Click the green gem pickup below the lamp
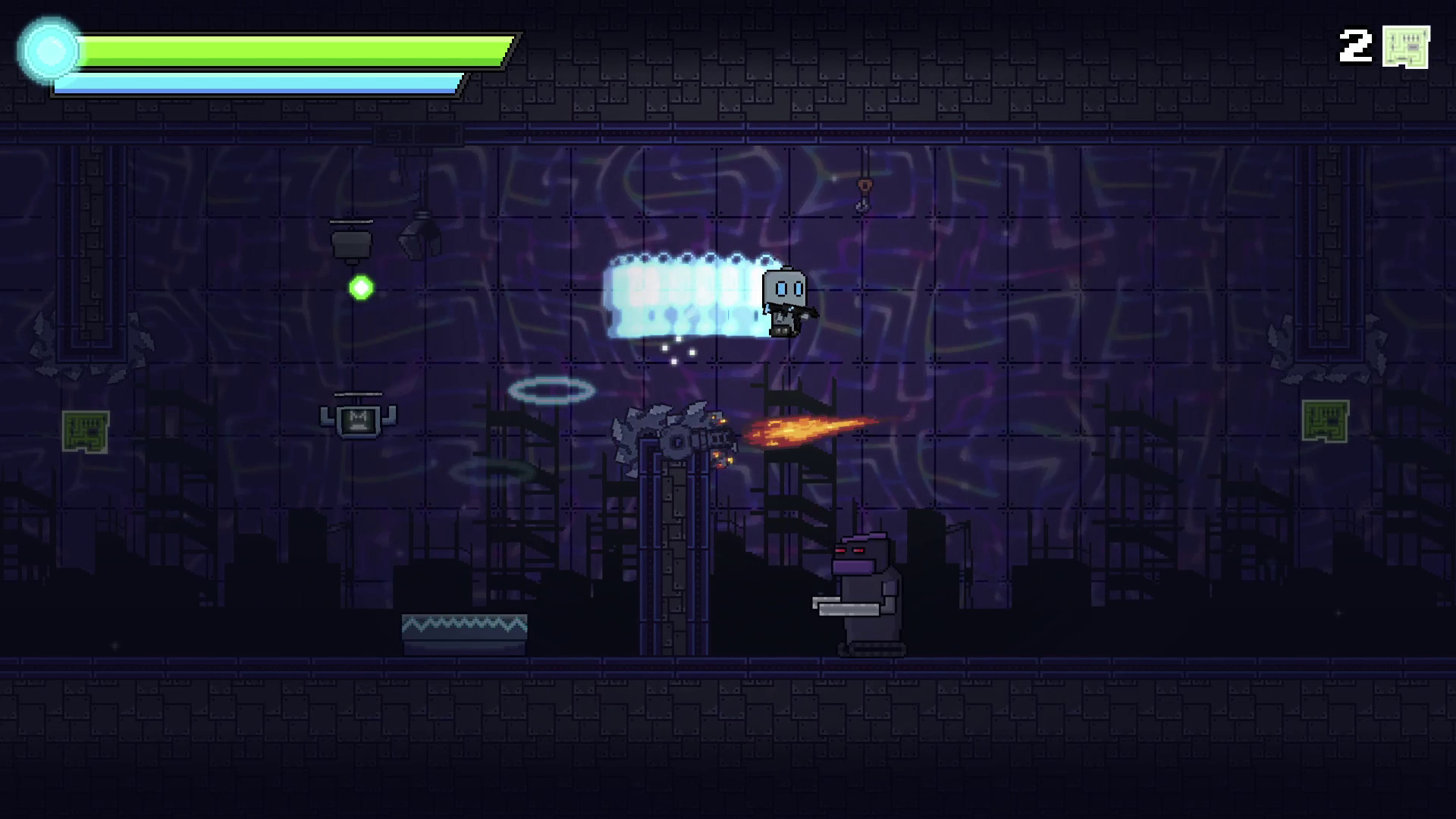The height and width of the screenshot is (819, 1456). (361, 287)
